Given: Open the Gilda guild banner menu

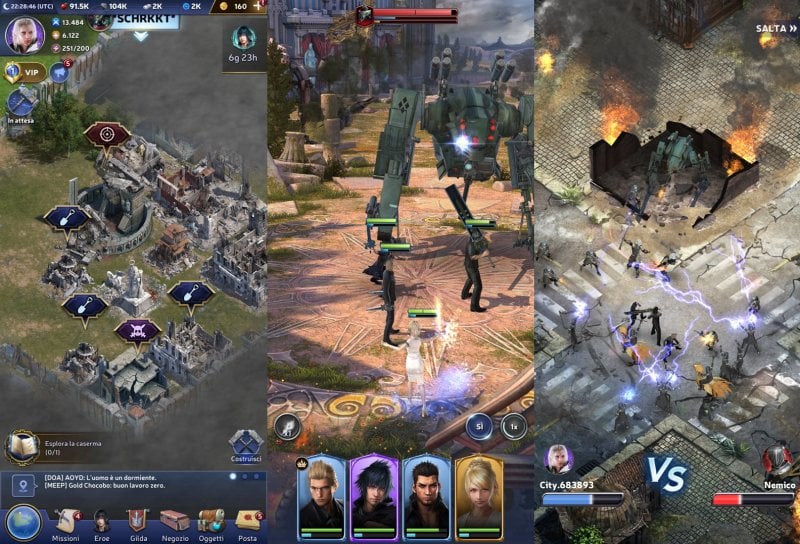Looking at the screenshot, I should [x=137, y=522].
